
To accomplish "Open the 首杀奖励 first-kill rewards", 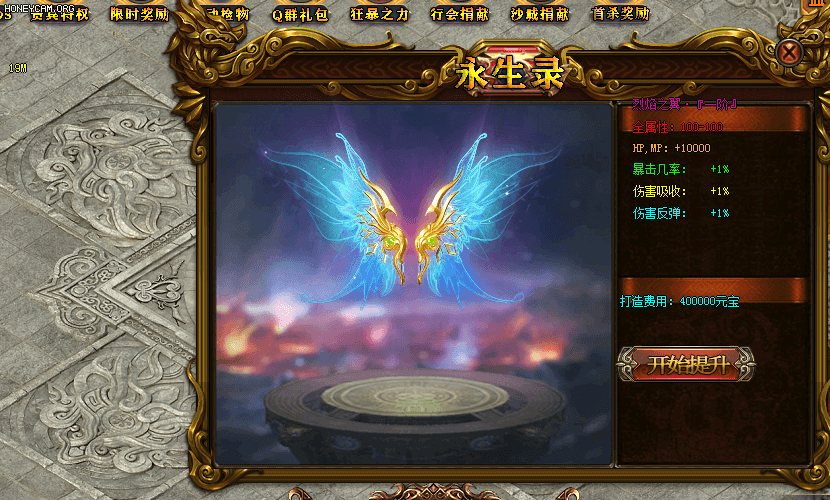I will 620,14.
